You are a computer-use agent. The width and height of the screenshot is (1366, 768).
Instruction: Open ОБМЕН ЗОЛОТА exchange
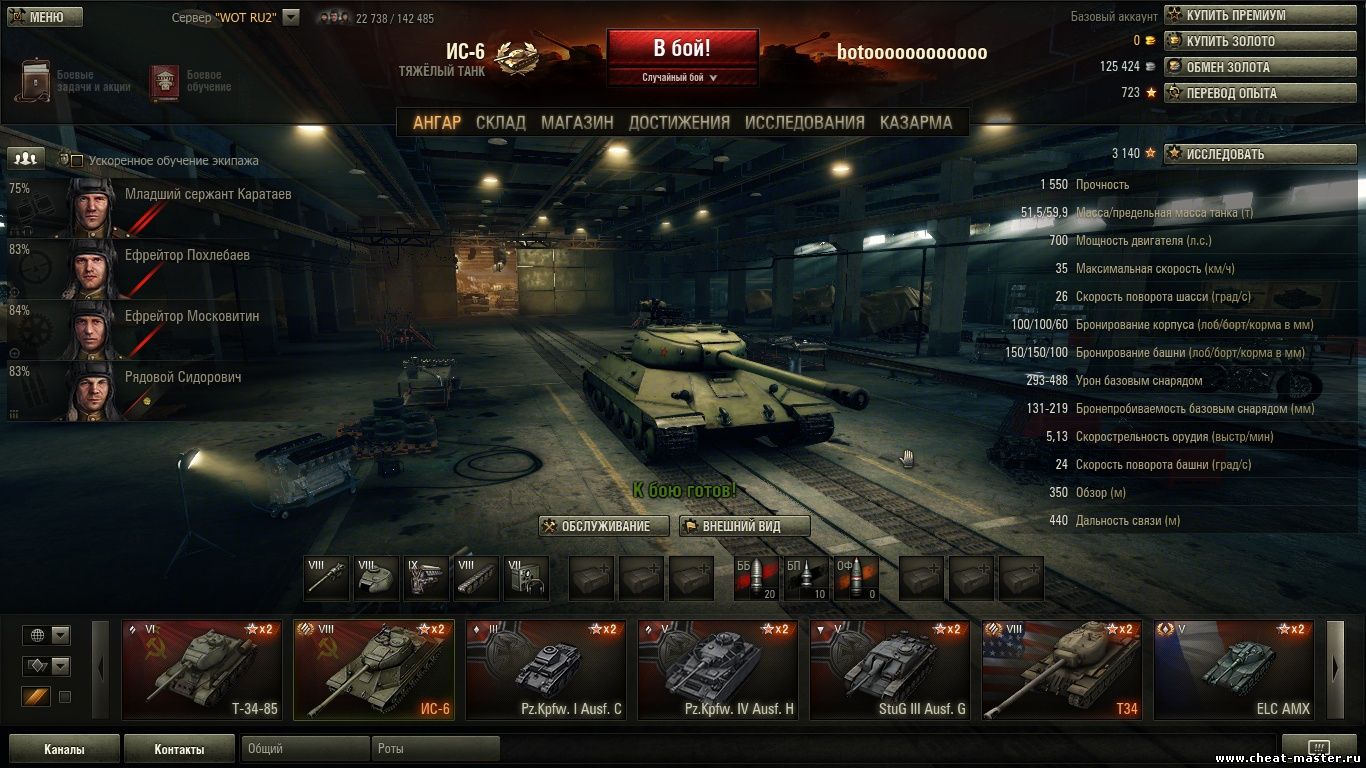[1260, 67]
